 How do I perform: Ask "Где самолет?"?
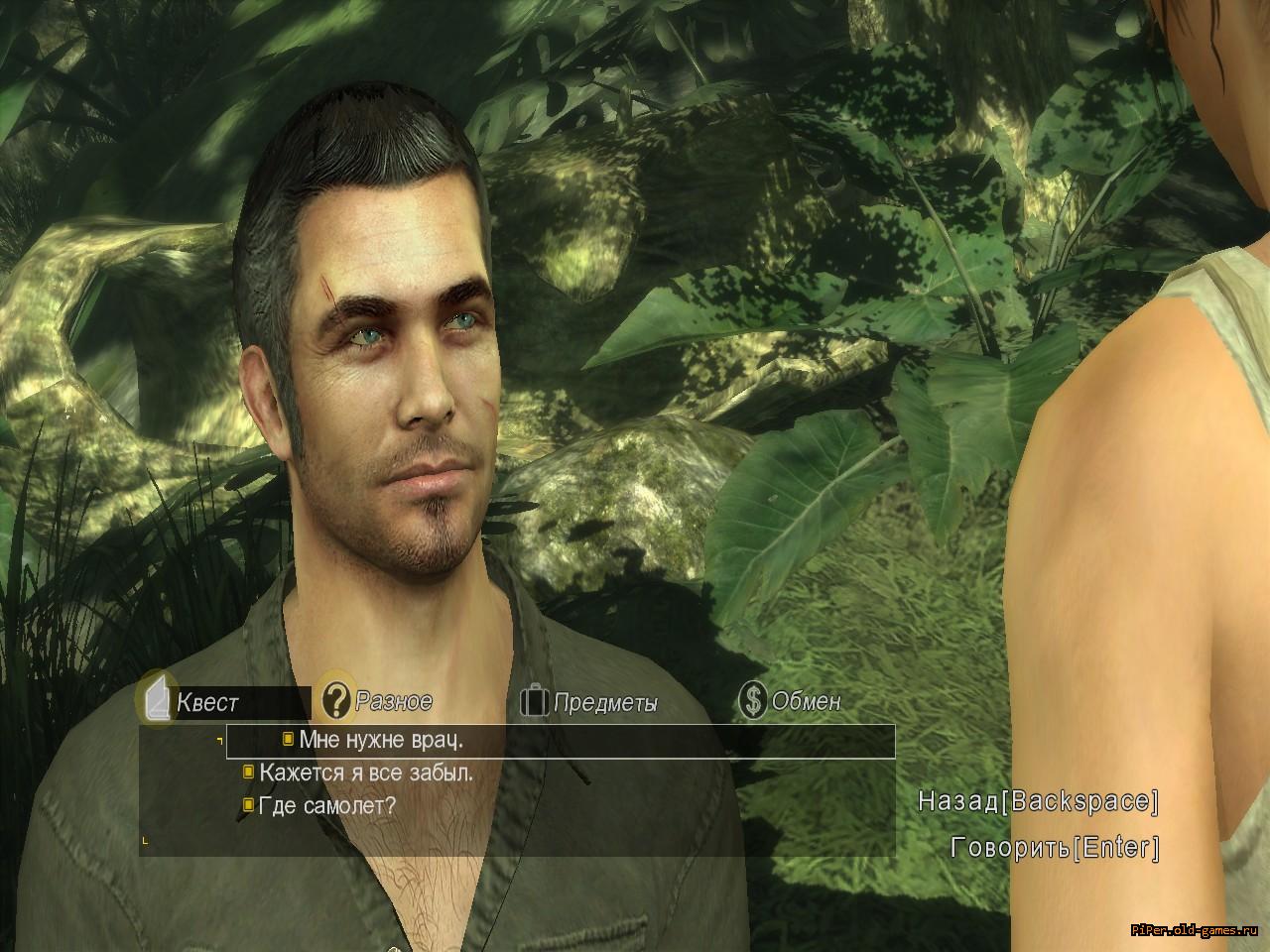pyautogui.click(x=325, y=805)
